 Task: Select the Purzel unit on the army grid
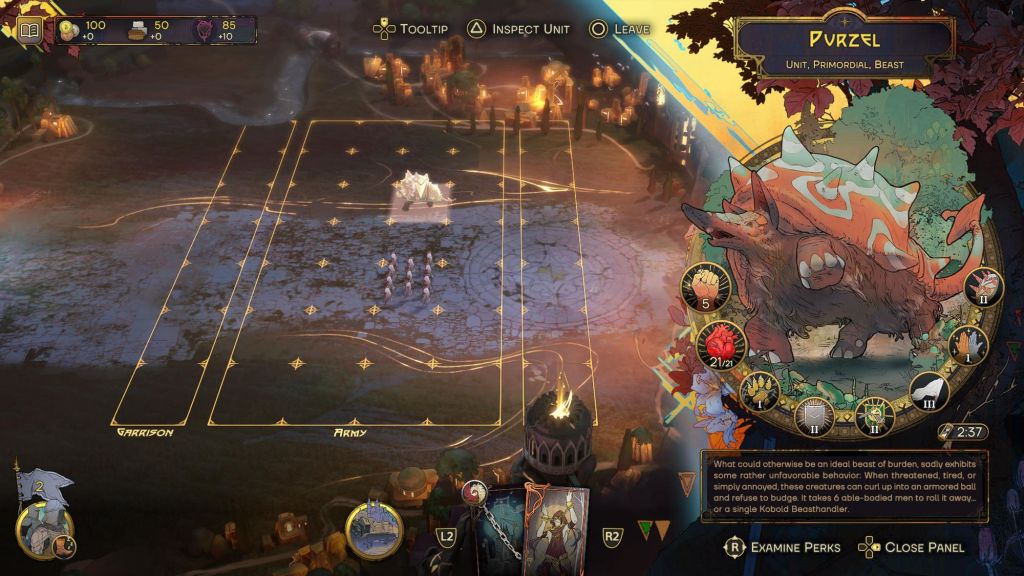tap(419, 192)
